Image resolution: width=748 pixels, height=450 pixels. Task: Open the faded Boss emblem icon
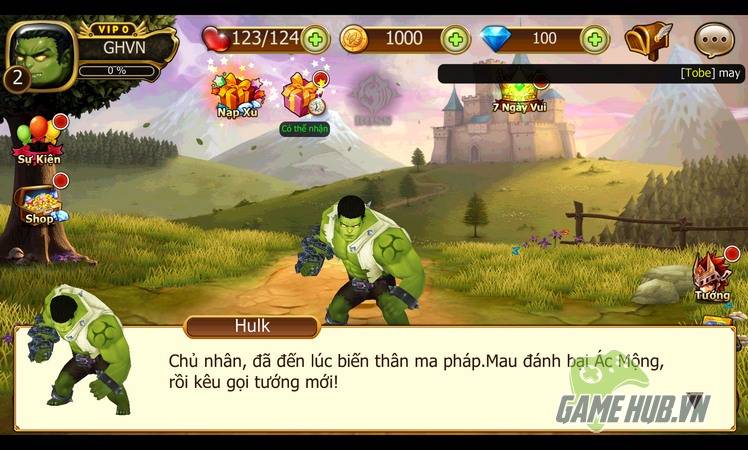coord(376,97)
